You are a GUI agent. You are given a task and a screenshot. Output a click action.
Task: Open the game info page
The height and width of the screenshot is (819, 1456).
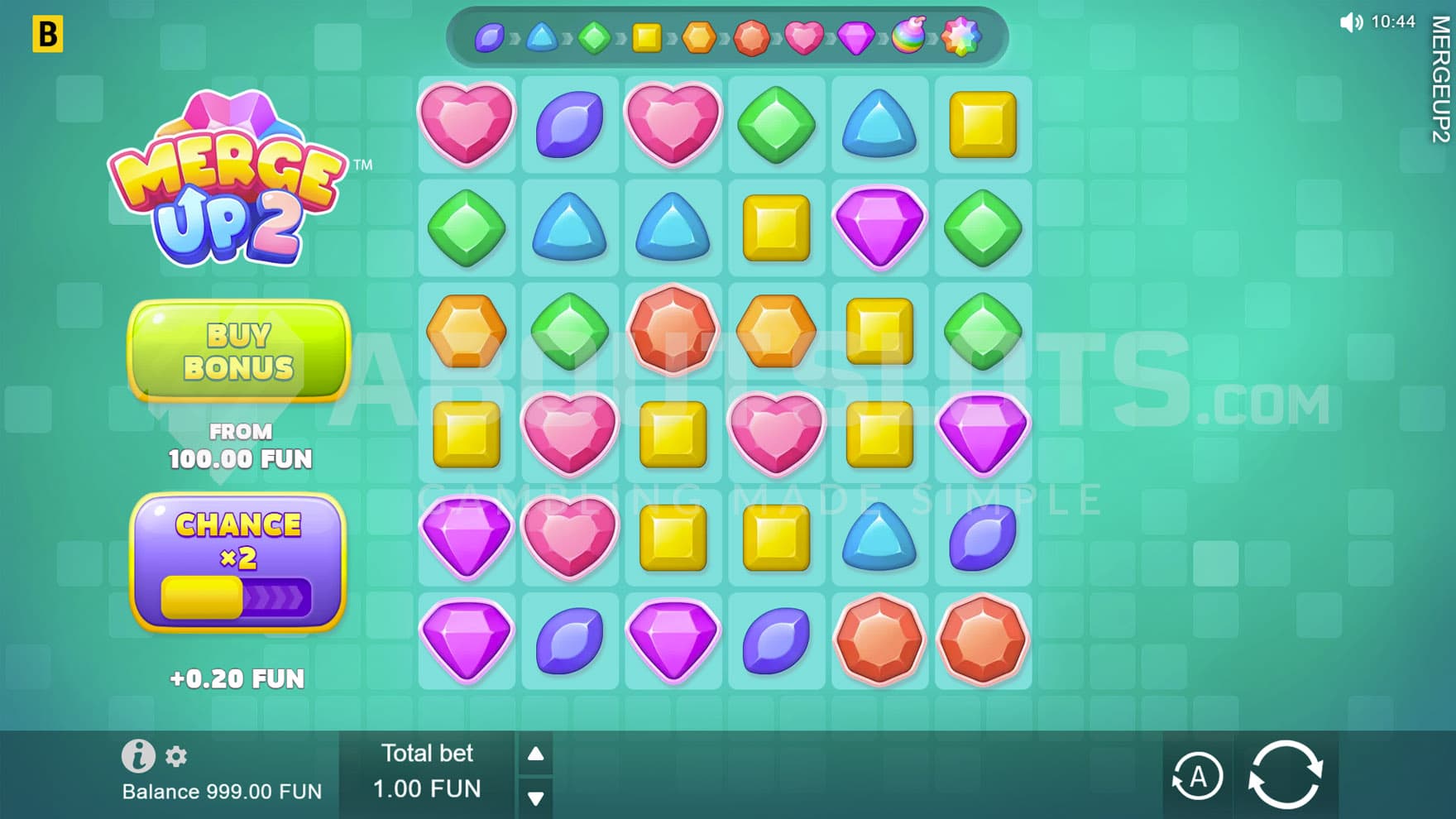[137, 755]
